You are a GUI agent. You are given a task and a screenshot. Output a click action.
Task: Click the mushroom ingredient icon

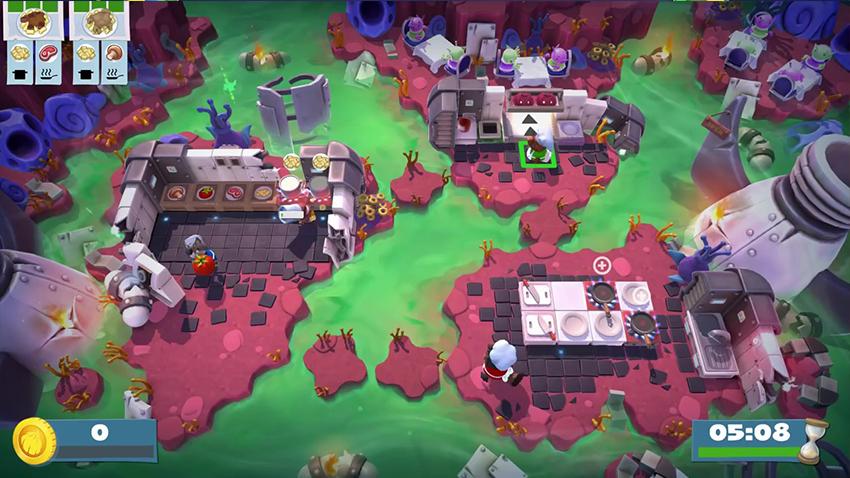click(x=114, y=51)
